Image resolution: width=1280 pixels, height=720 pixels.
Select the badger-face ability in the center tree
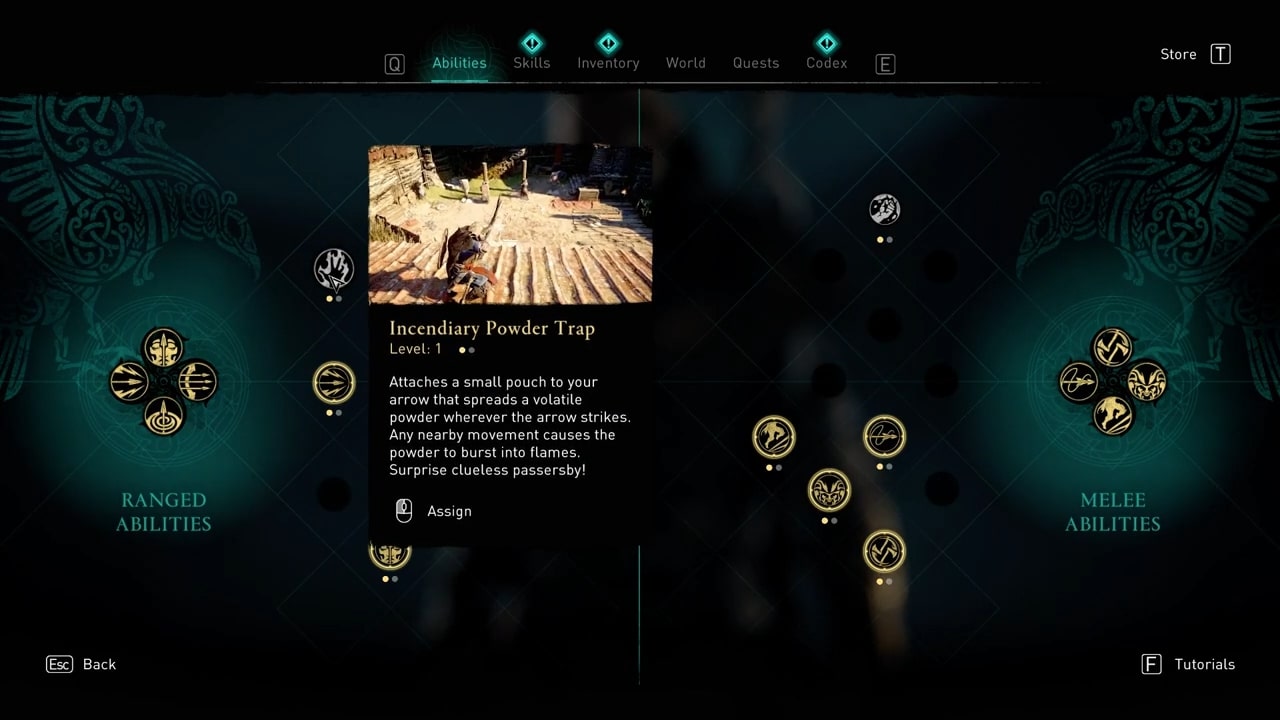[x=829, y=491]
